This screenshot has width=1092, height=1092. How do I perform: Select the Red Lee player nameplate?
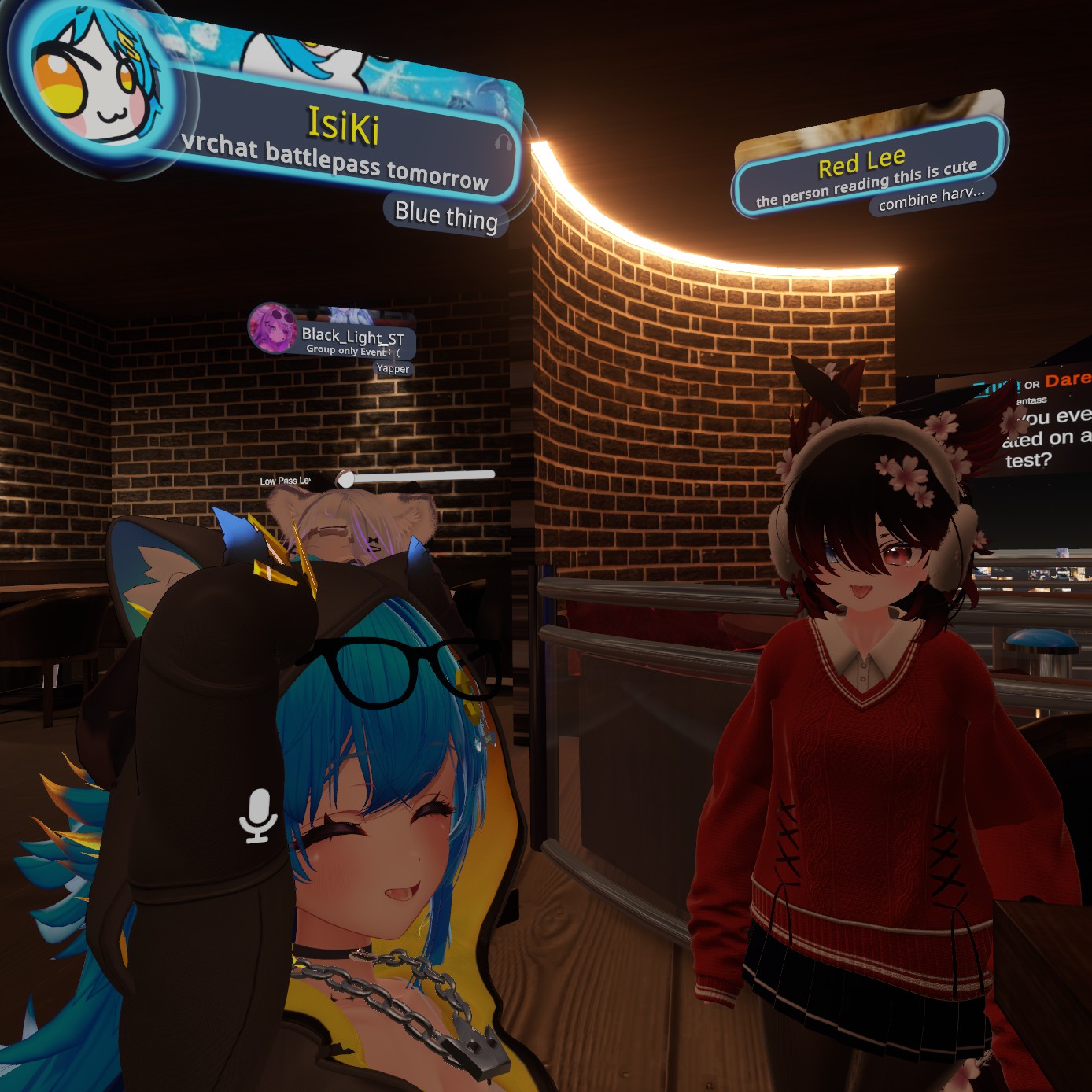[863, 162]
